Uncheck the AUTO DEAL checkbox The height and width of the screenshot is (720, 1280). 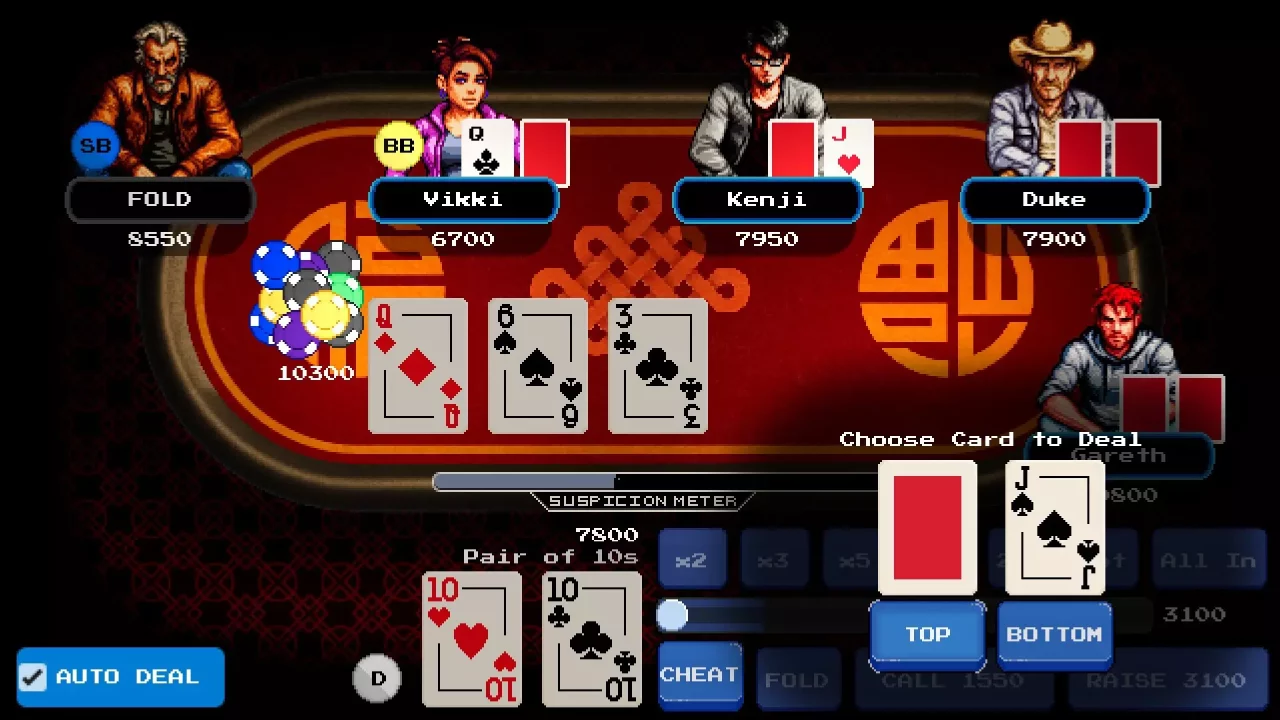(34, 677)
